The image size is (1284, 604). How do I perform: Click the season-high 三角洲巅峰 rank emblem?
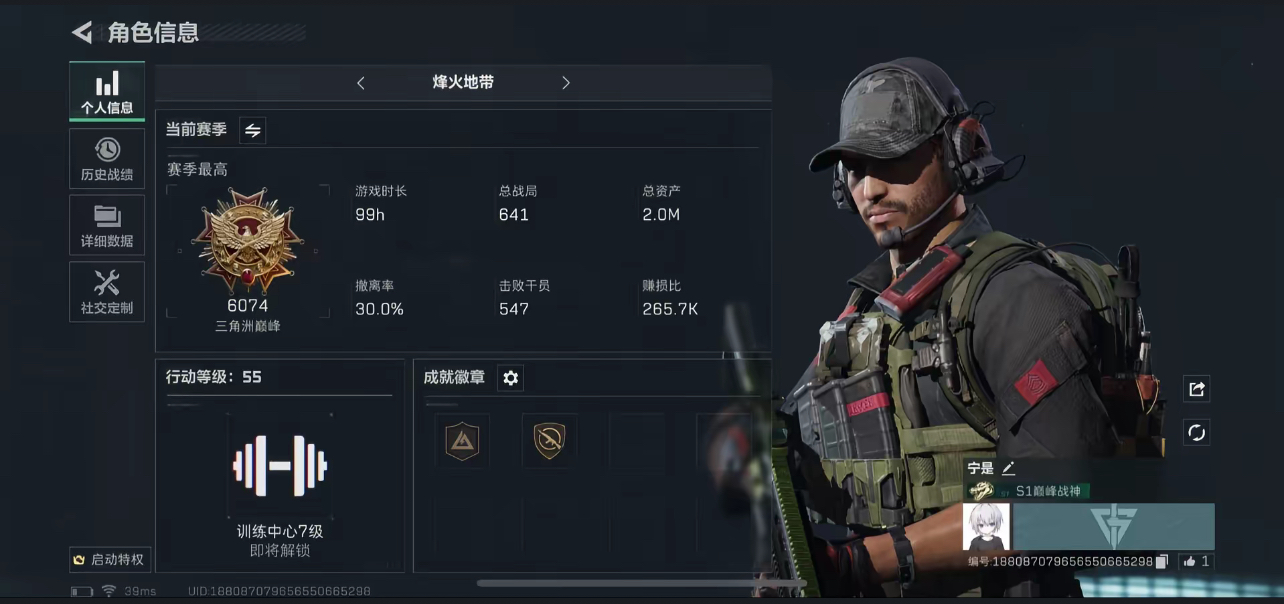click(x=248, y=240)
